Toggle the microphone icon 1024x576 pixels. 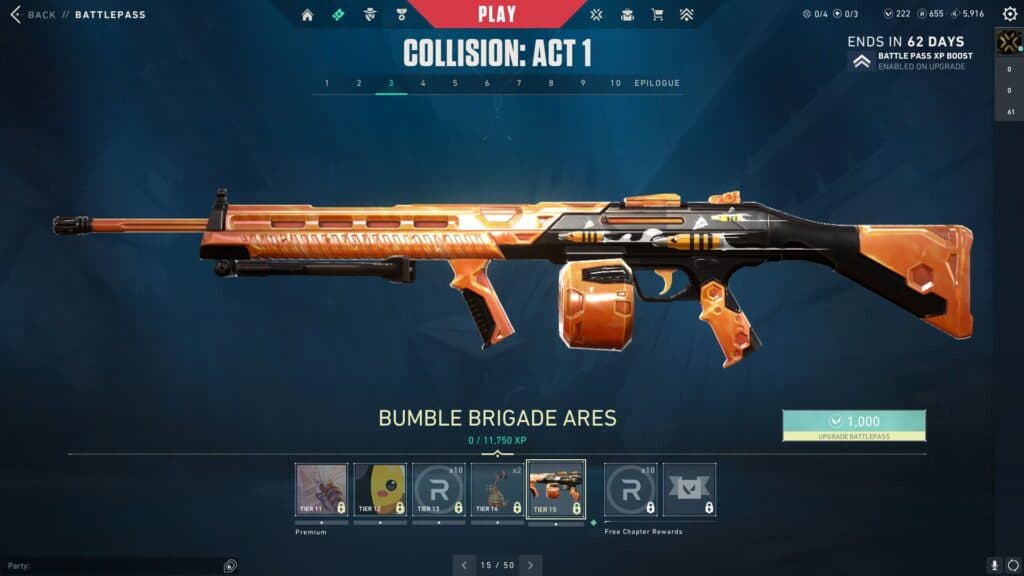tap(994, 565)
